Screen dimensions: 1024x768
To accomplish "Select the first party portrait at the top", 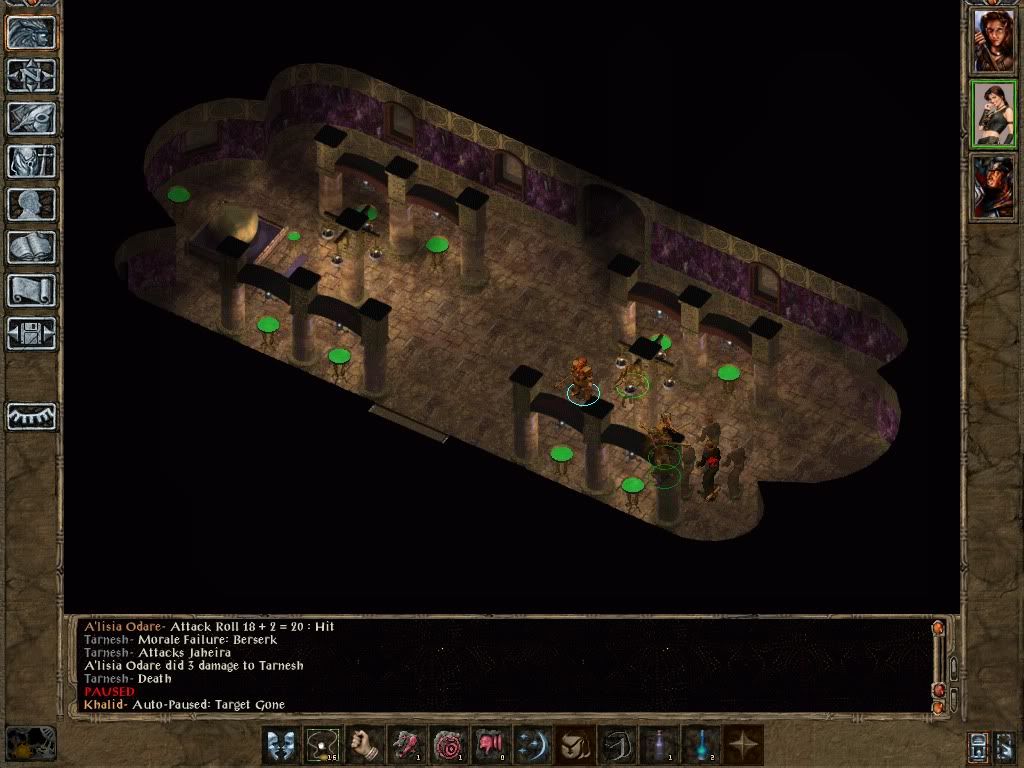I will pyautogui.click(x=993, y=41).
